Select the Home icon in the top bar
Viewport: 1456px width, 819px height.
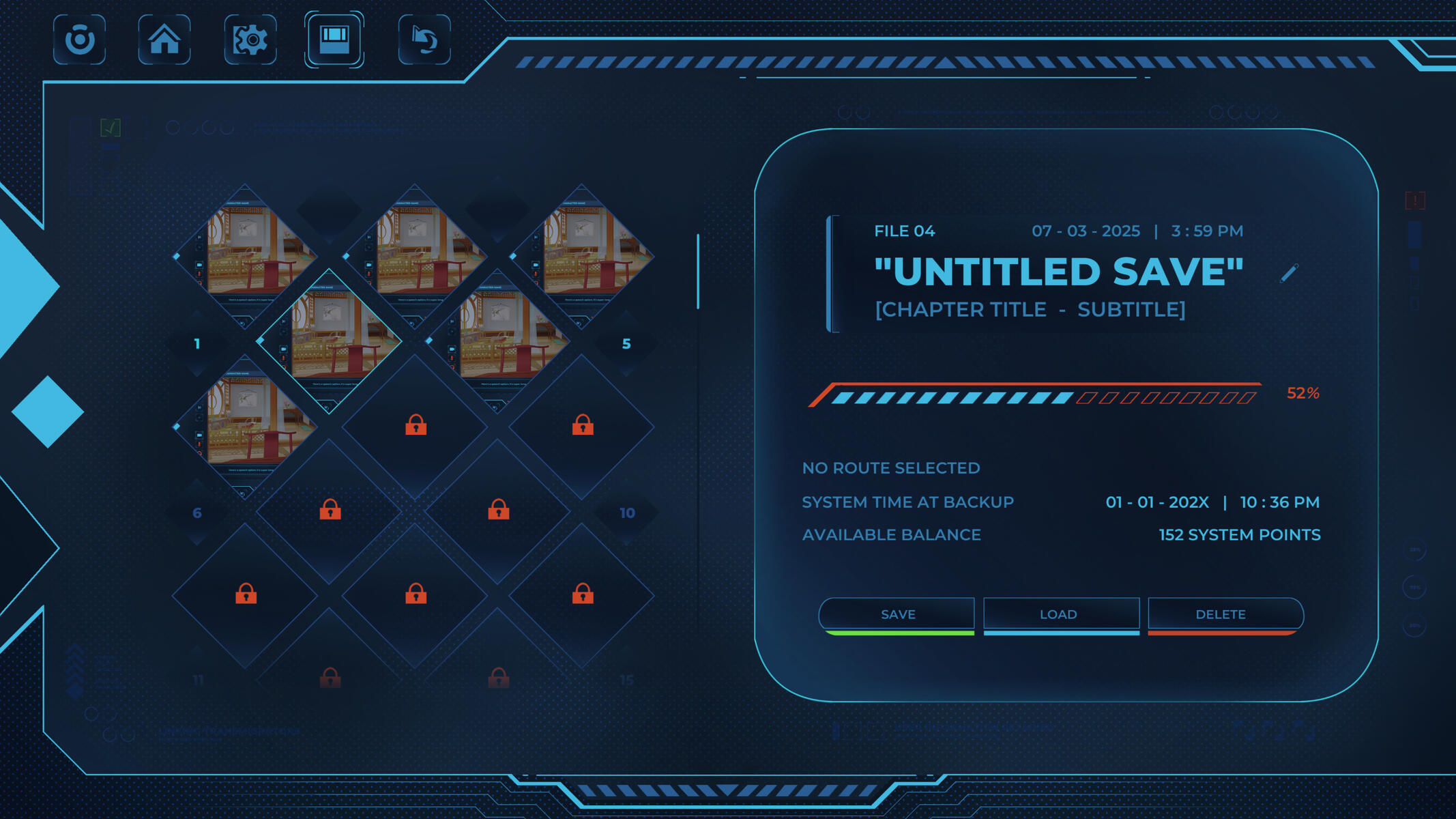click(x=164, y=41)
